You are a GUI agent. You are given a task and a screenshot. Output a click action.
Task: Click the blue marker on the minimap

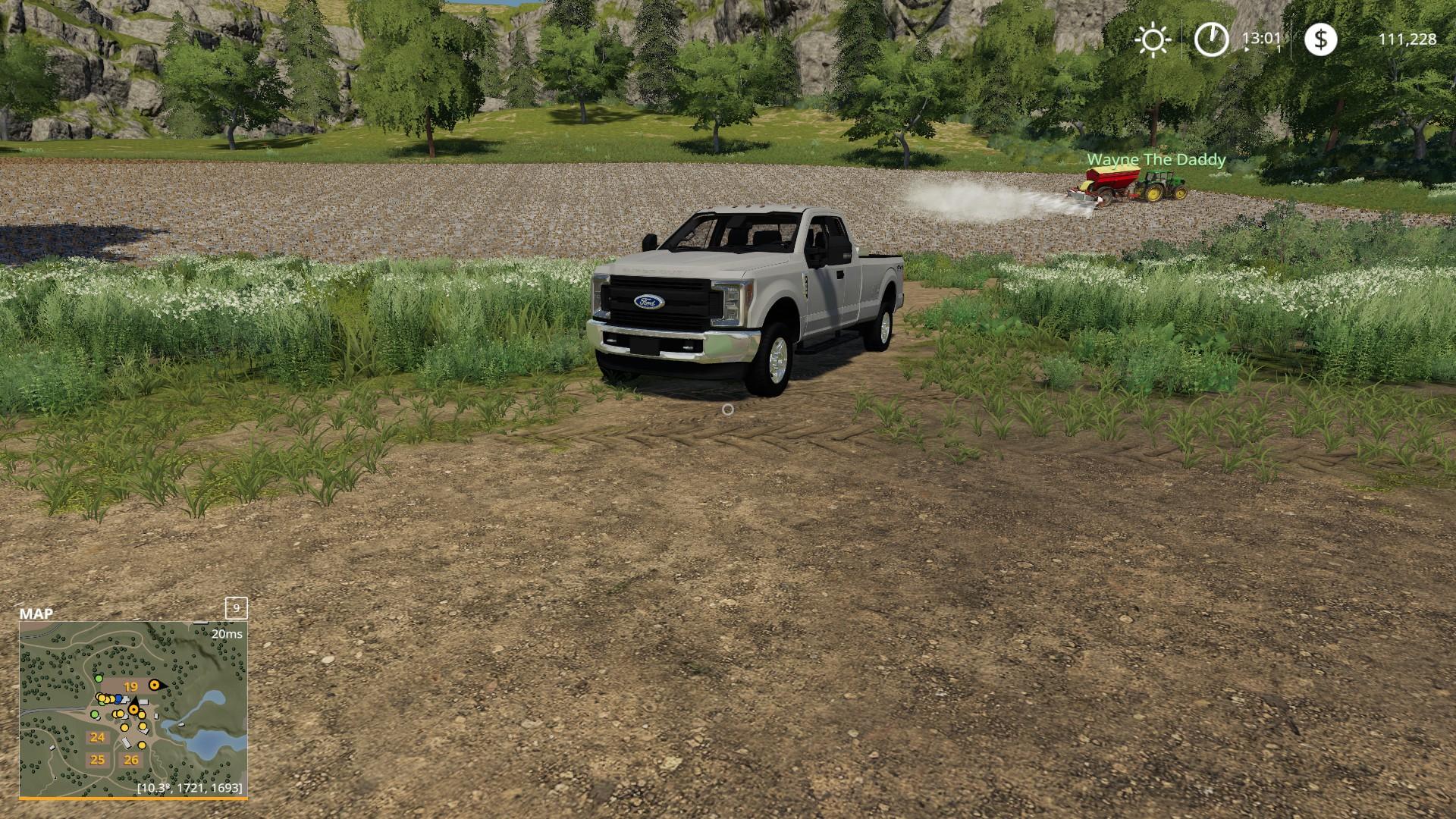119,698
